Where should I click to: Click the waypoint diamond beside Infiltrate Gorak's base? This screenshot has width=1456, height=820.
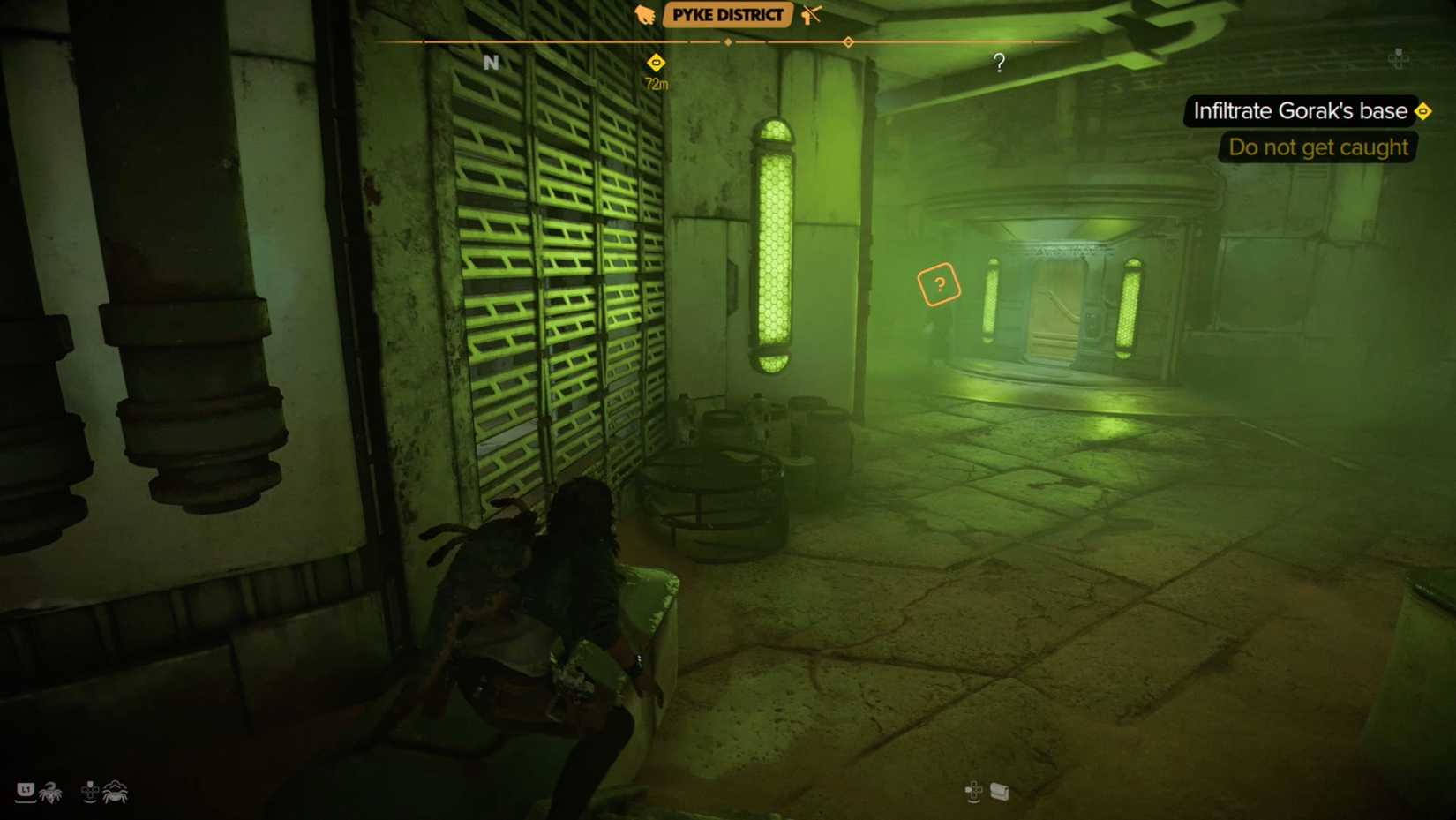pyautogui.click(x=1424, y=111)
